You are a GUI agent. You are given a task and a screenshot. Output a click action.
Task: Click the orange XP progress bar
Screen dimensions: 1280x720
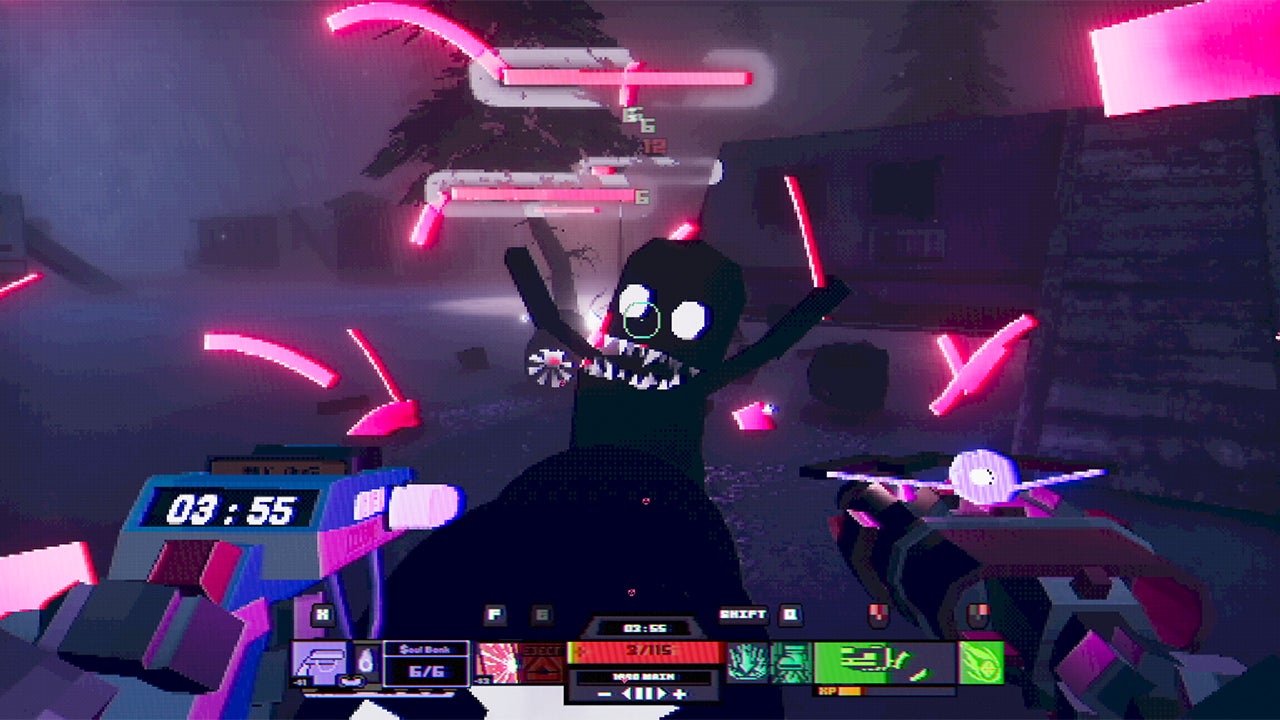click(x=851, y=689)
